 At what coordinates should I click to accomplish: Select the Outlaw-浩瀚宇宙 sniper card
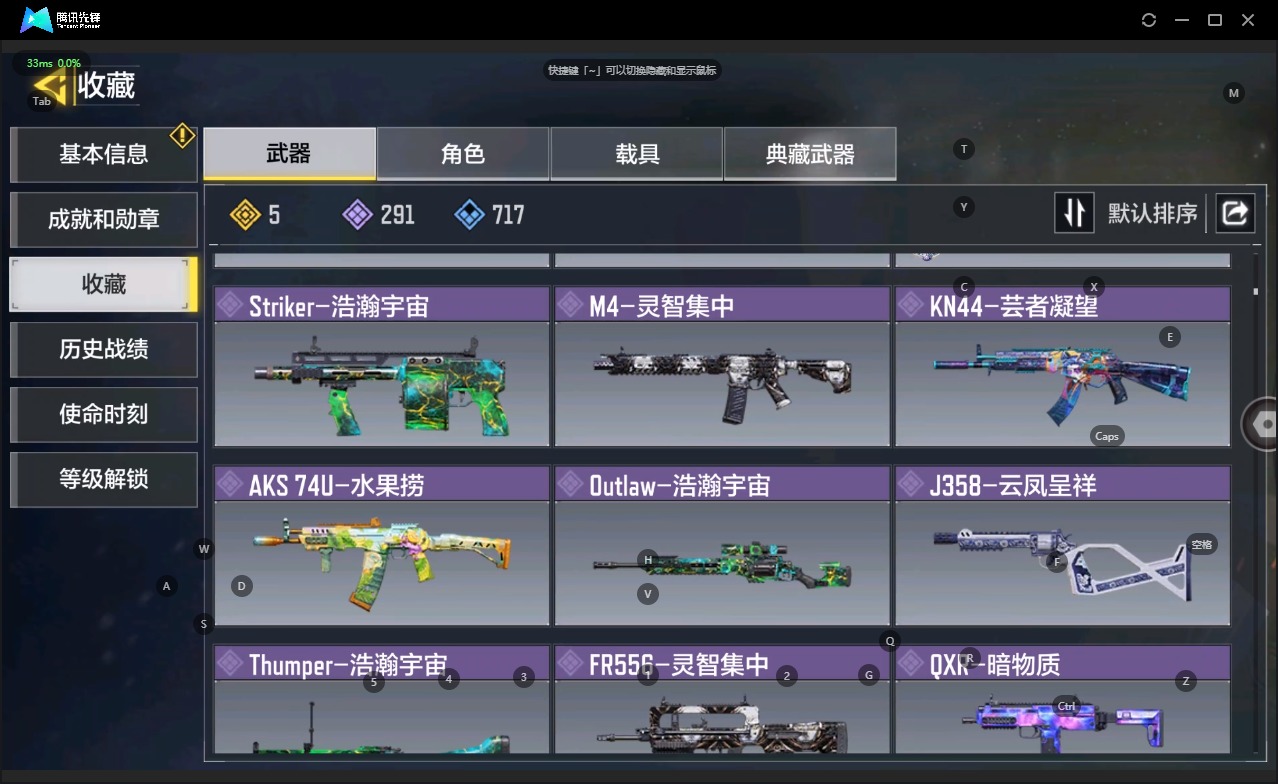tap(722, 546)
